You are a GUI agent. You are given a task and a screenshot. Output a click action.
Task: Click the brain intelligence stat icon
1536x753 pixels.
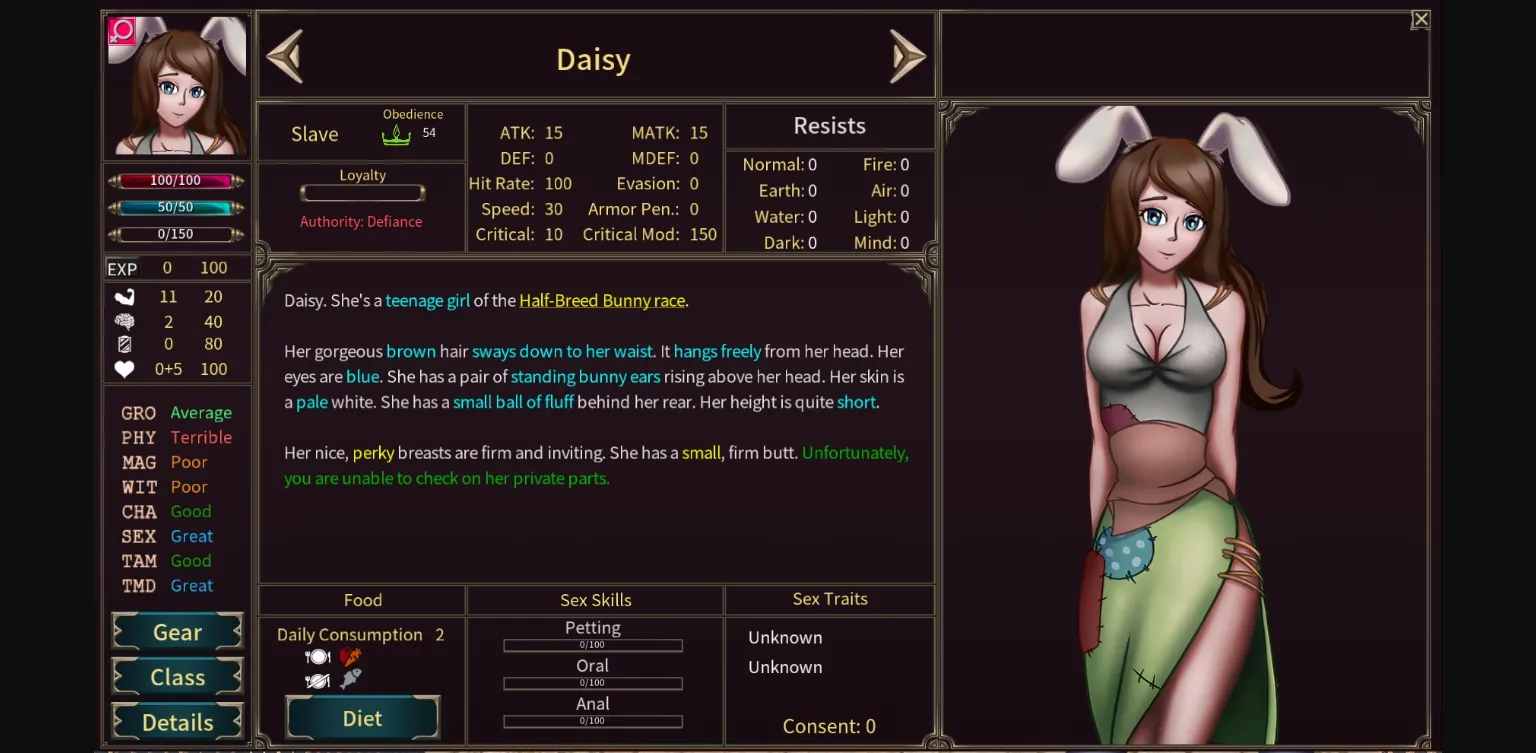point(126,321)
